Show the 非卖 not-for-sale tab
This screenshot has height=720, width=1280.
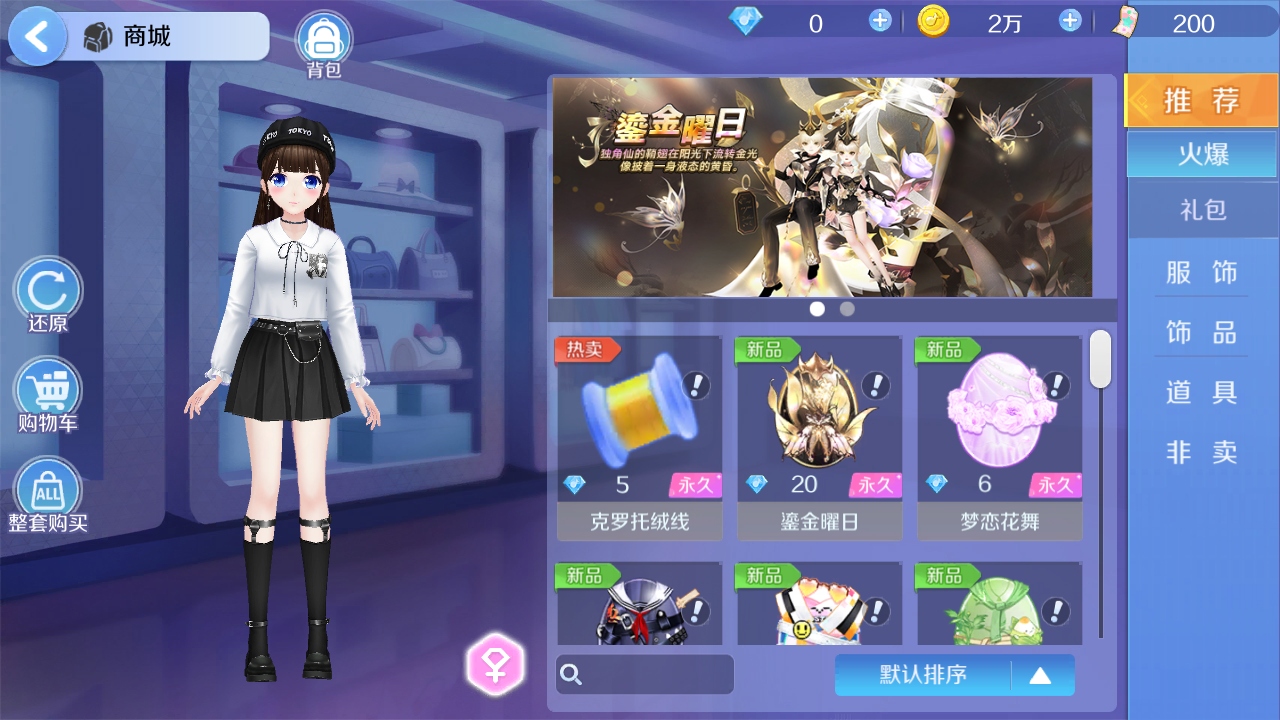(1202, 452)
